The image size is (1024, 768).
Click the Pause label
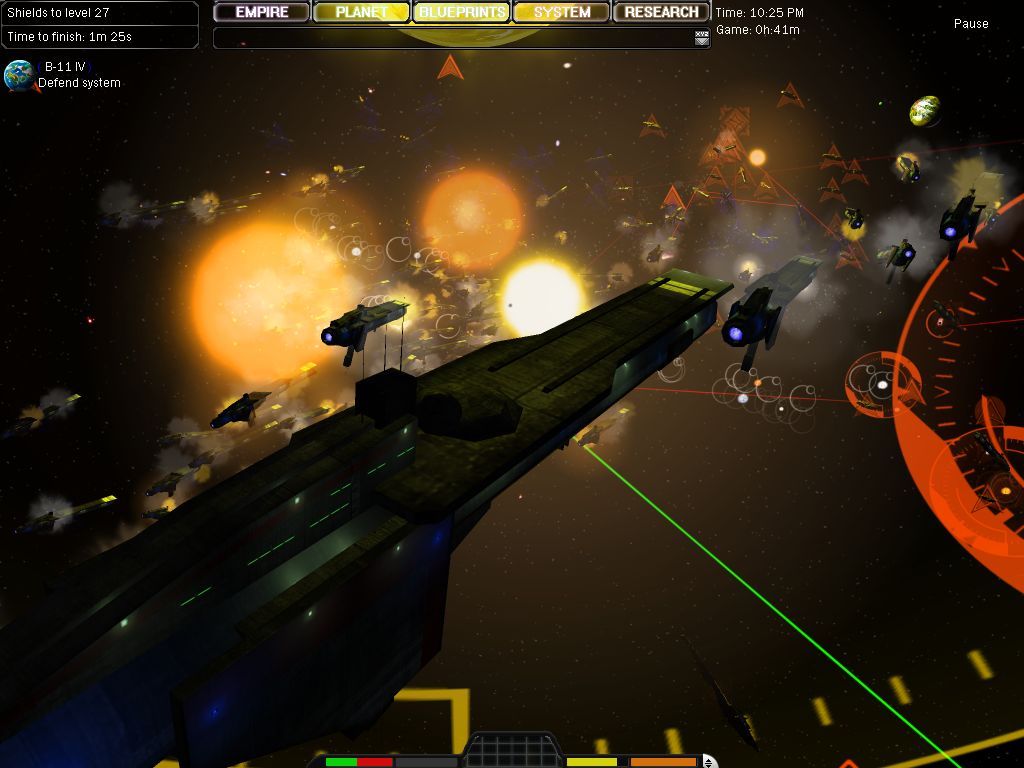pos(970,24)
